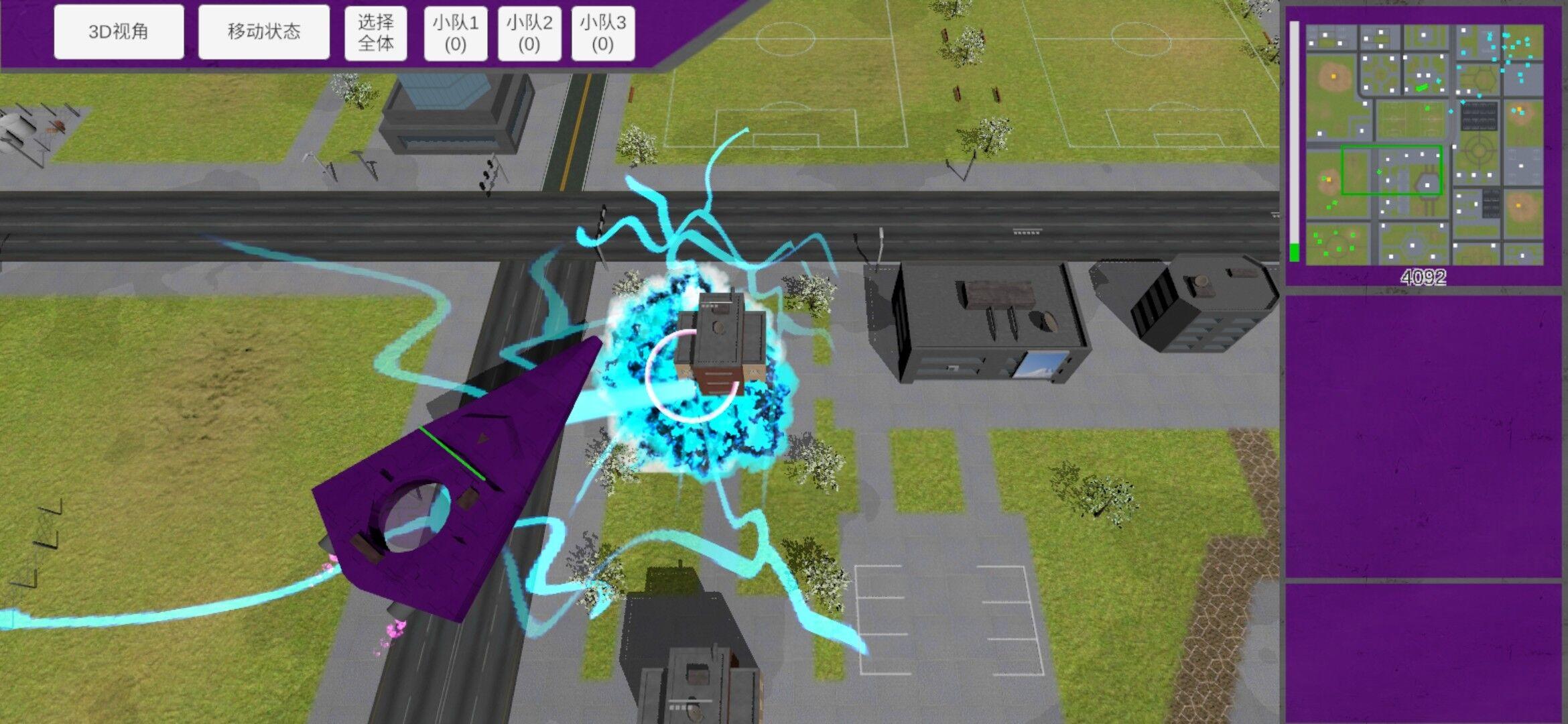Activate squad 小队3
Viewport: 1568px width, 724px height.
pos(603,33)
